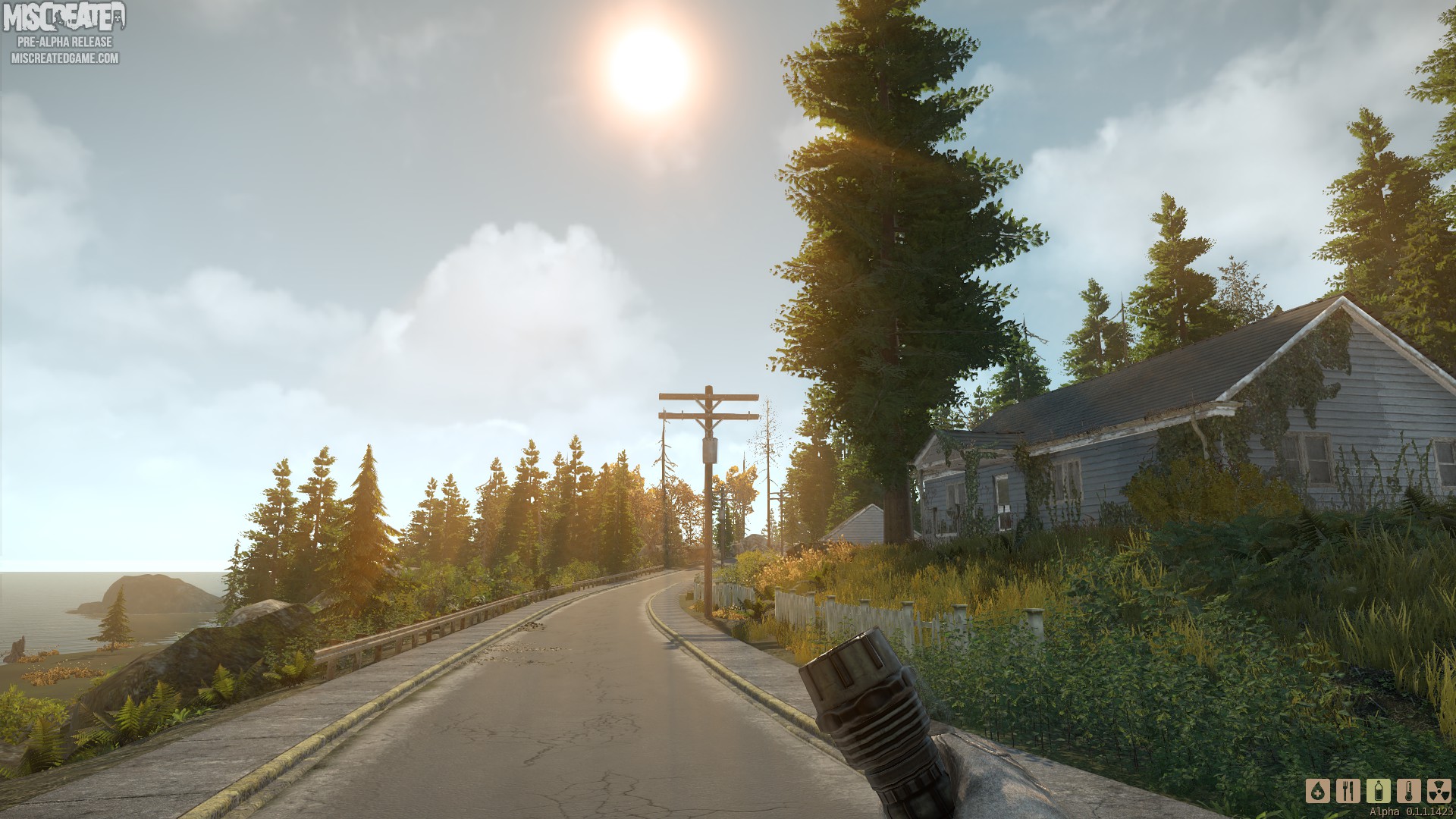Click the fork-and-knife hunger icon

tap(1348, 792)
